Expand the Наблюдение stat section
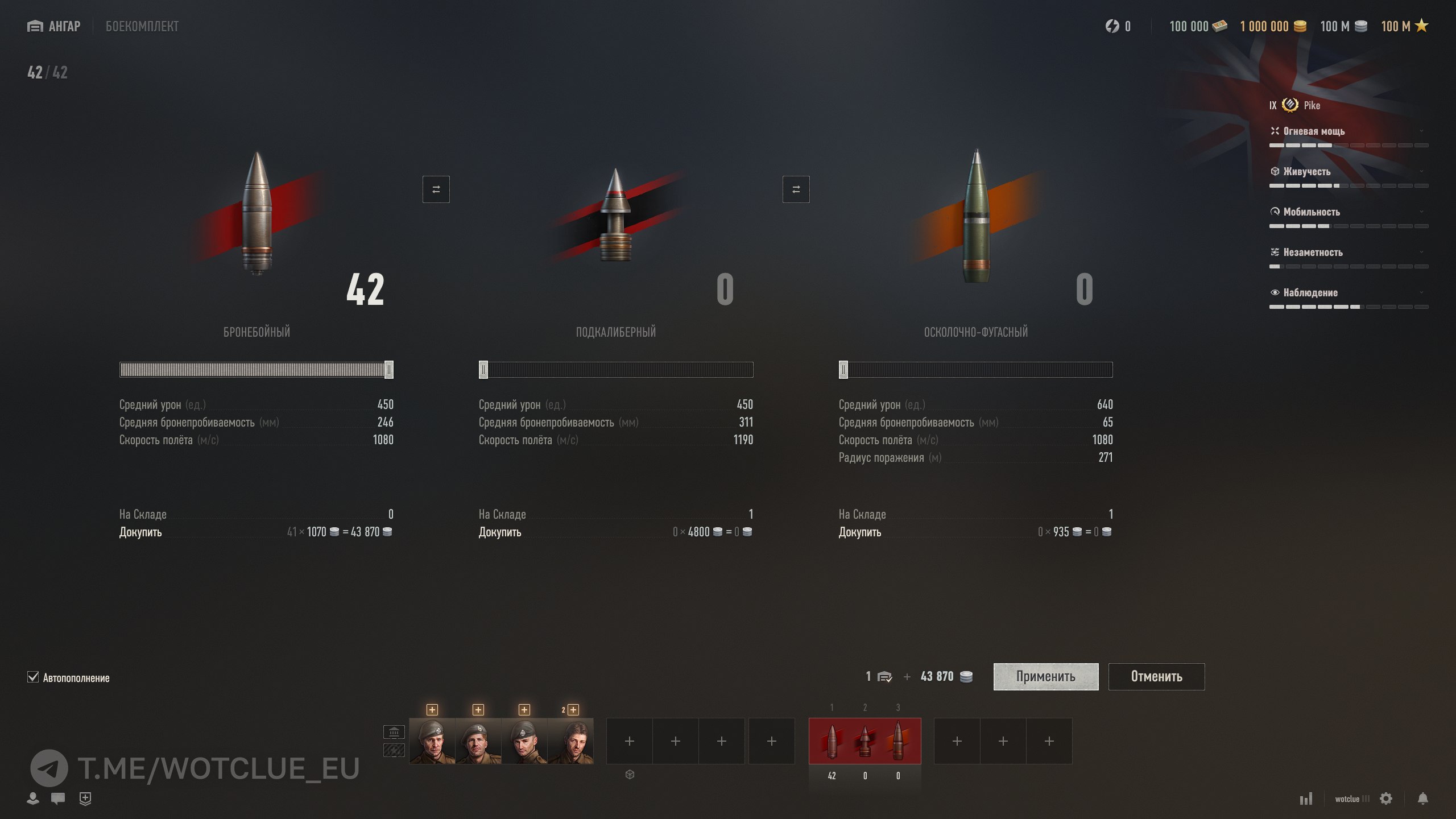1456x819 pixels. click(x=1348, y=293)
